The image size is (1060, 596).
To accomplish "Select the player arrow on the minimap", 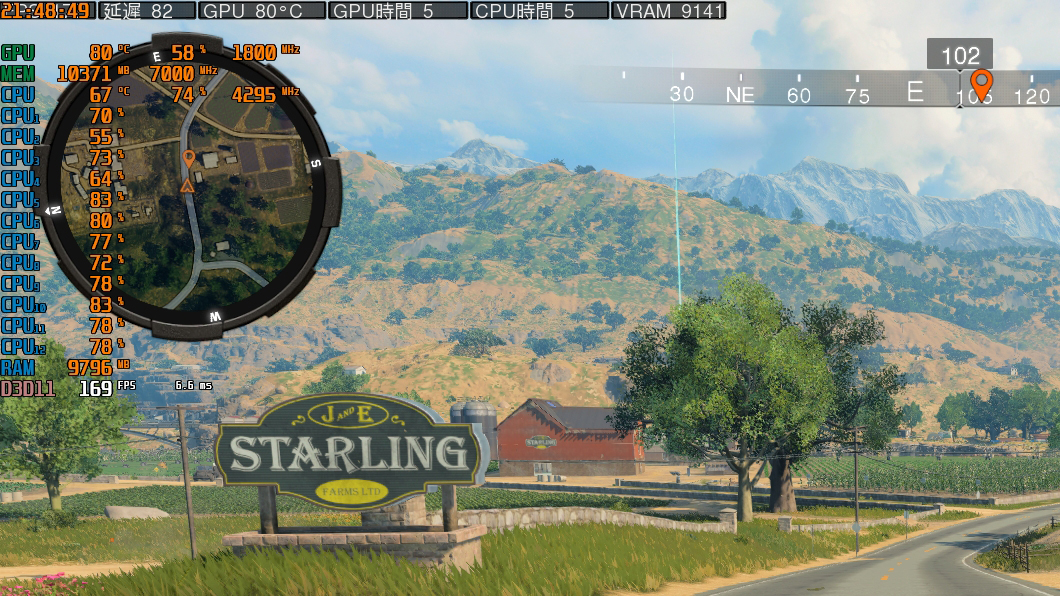I will coord(187,185).
